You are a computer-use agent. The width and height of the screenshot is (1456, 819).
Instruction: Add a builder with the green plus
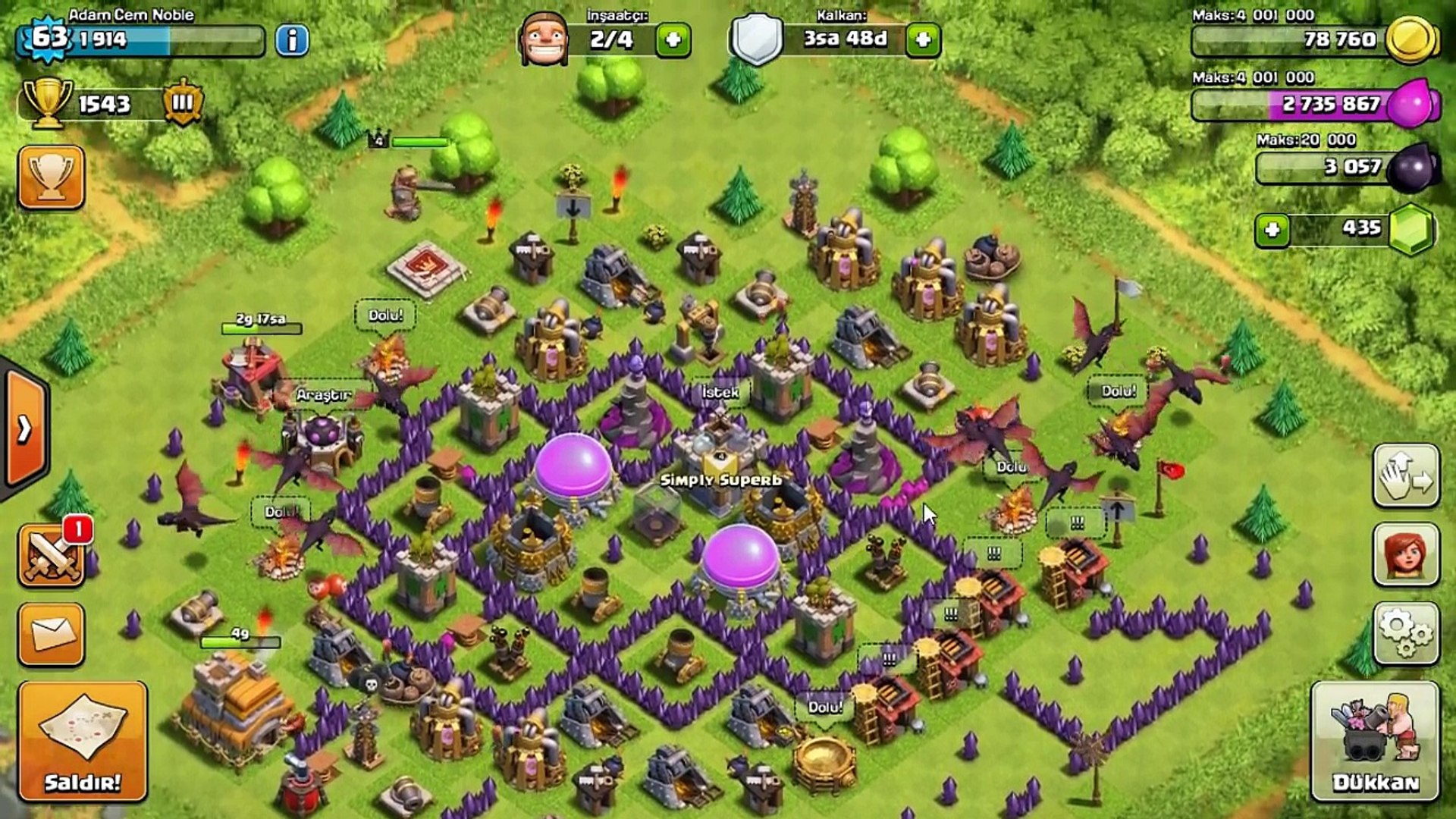point(673,40)
